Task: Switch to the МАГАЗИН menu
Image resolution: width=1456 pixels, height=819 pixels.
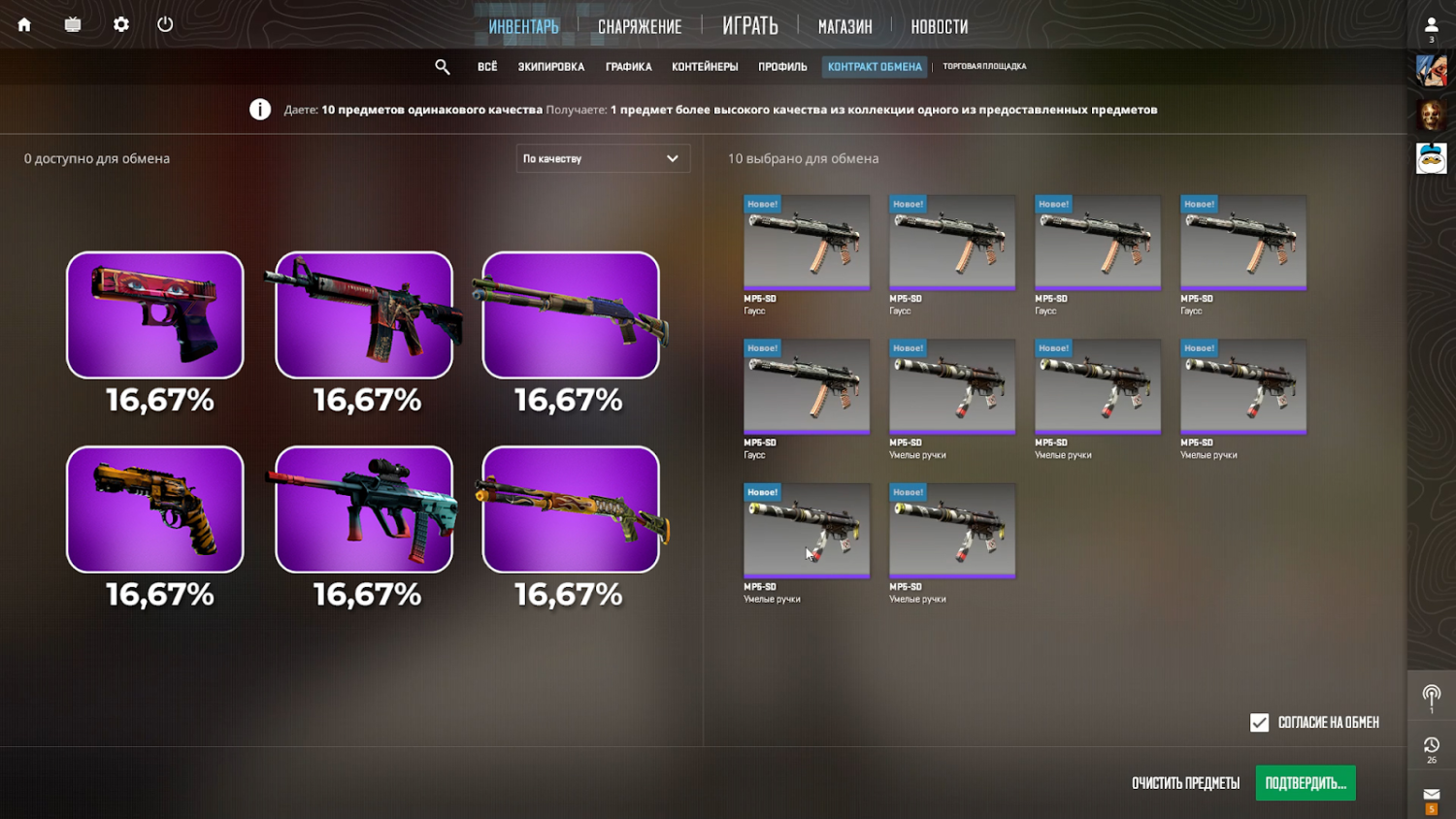Action: 844,26
